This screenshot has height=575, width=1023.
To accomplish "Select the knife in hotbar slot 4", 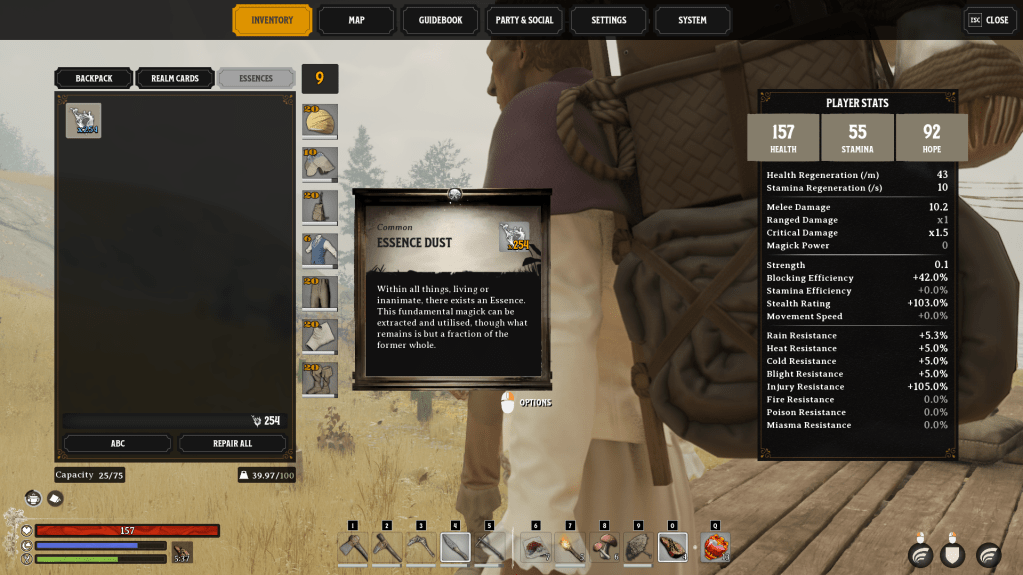I will (x=455, y=547).
